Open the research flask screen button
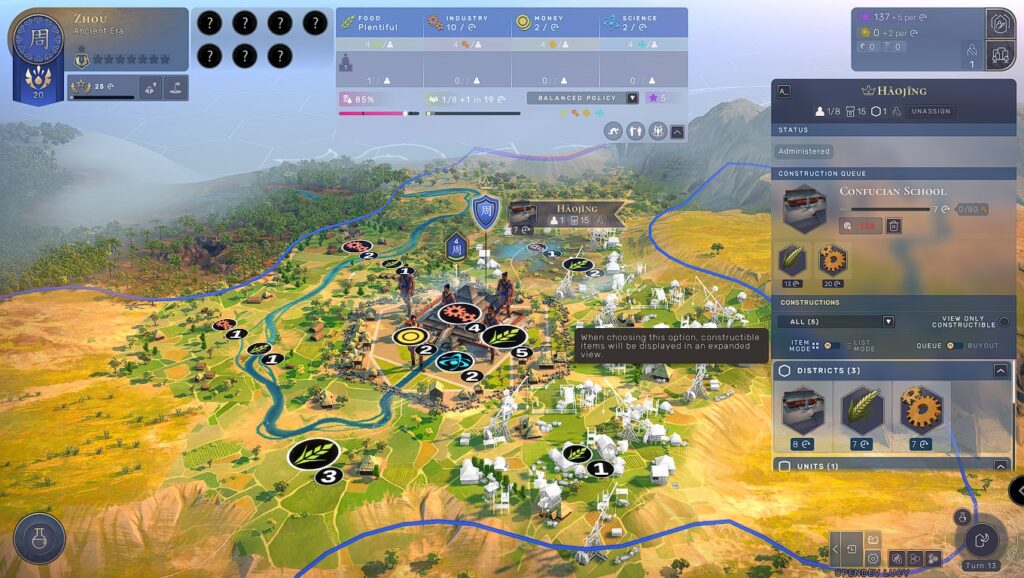The width and height of the screenshot is (1024, 578). [40, 539]
